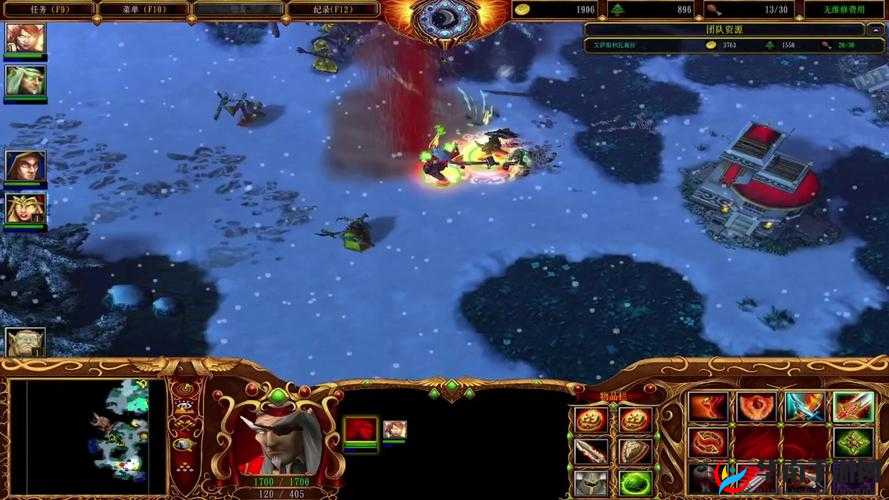Open the Quests (F9) menu
This screenshot has width=889, height=500.
click(x=47, y=9)
